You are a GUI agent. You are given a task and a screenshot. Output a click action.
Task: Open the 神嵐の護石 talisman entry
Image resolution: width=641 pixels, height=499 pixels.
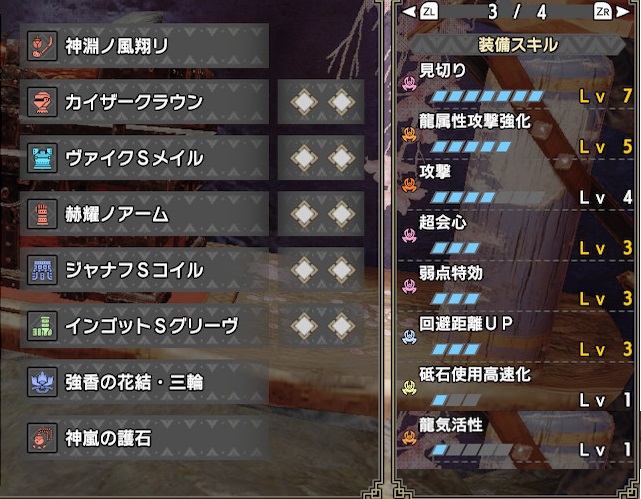145,437
